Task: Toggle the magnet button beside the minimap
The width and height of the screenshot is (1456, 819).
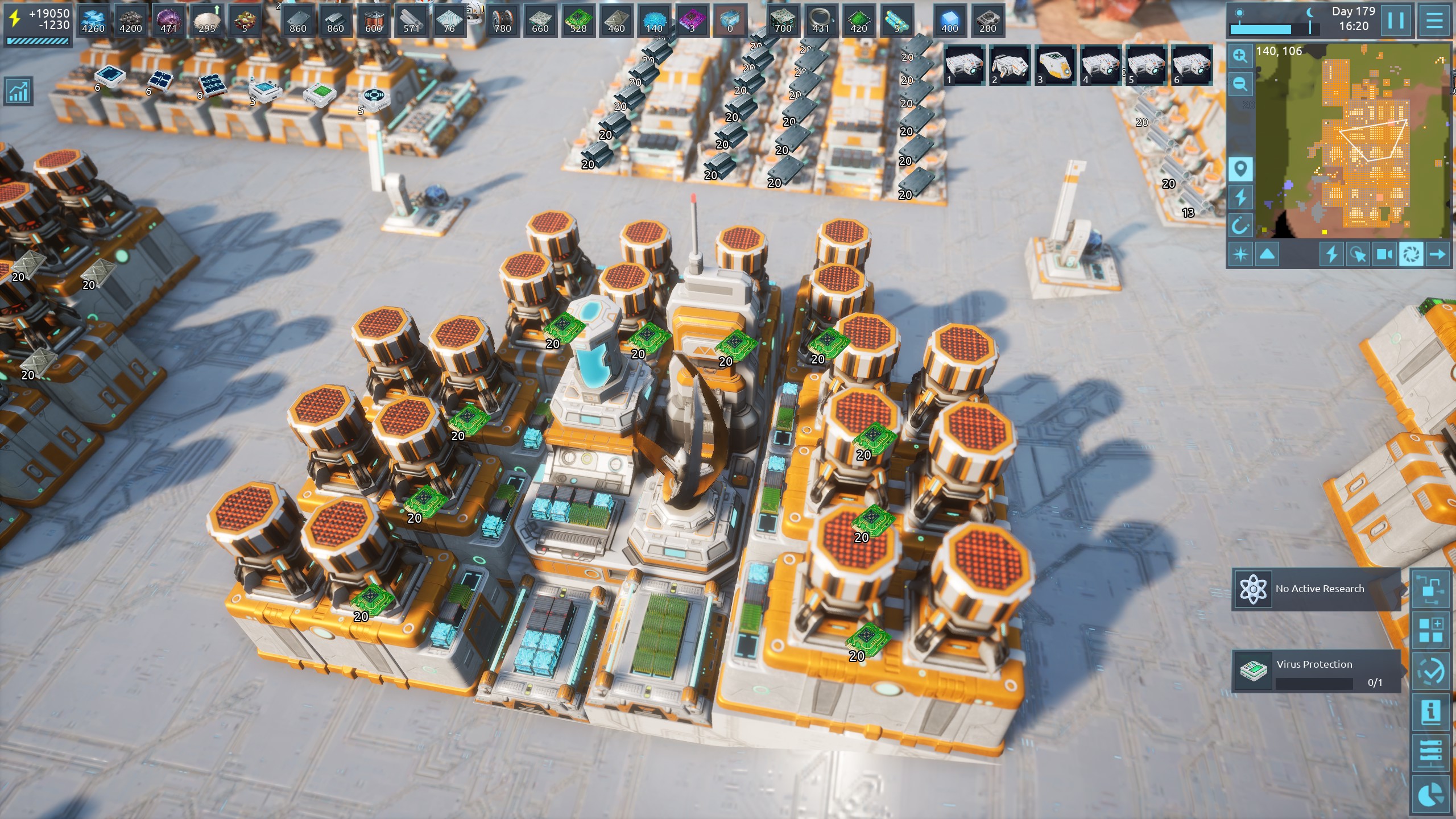Action: pyautogui.click(x=1240, y=226)
